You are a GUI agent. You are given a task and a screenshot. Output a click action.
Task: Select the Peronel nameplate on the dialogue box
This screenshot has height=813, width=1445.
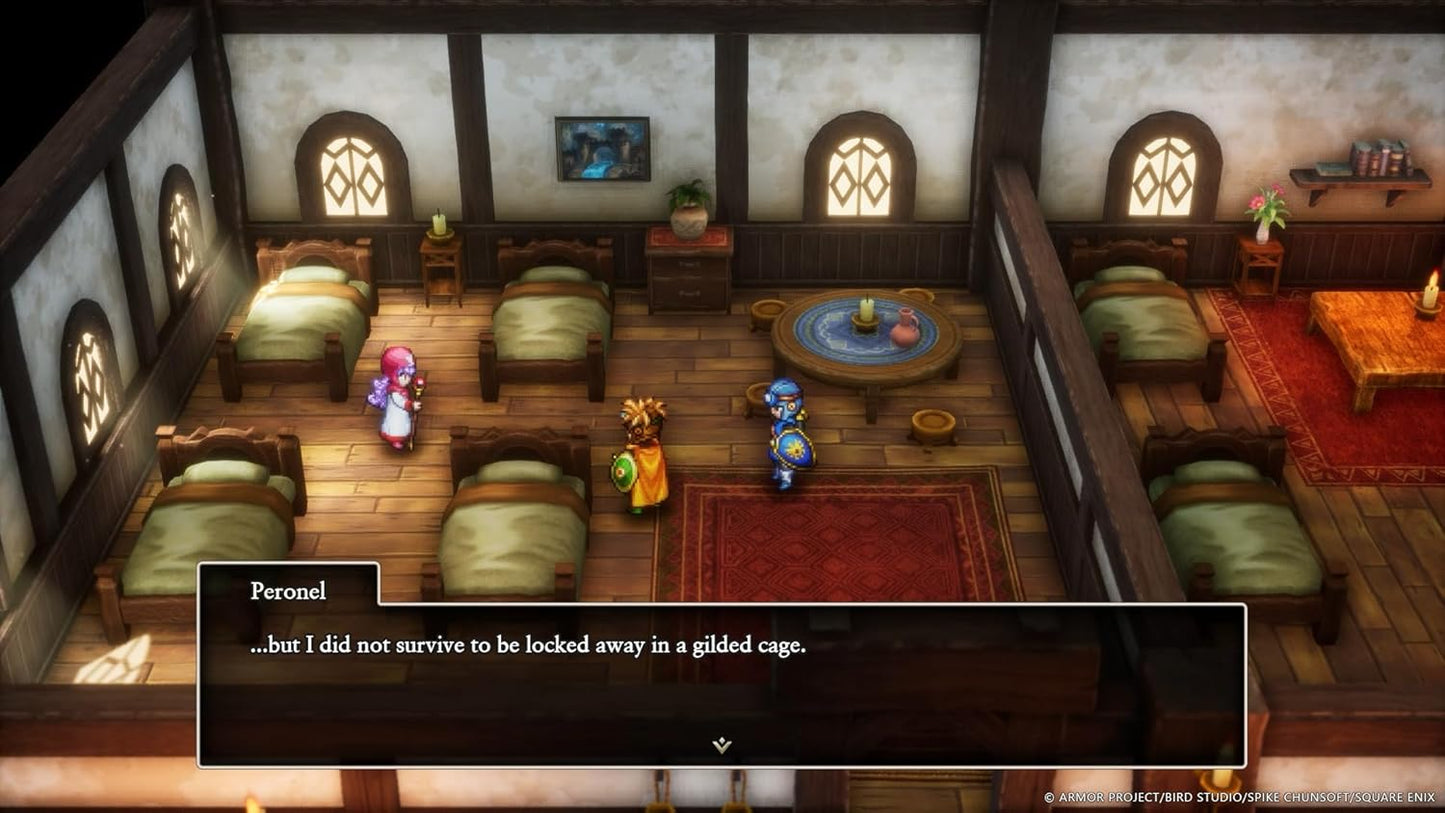(288, 591)
